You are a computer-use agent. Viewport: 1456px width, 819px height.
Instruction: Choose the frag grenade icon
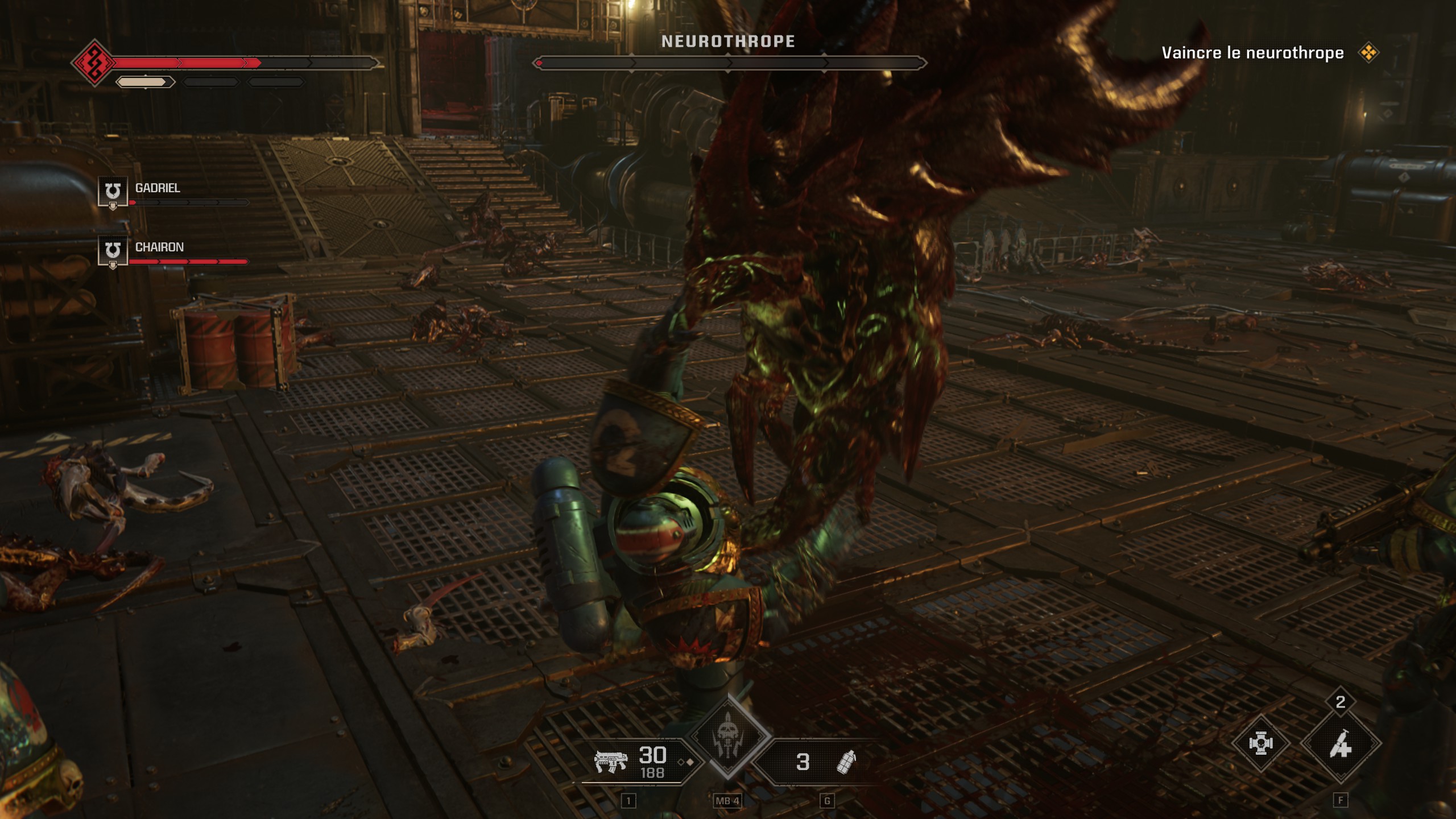pos(846,762)
